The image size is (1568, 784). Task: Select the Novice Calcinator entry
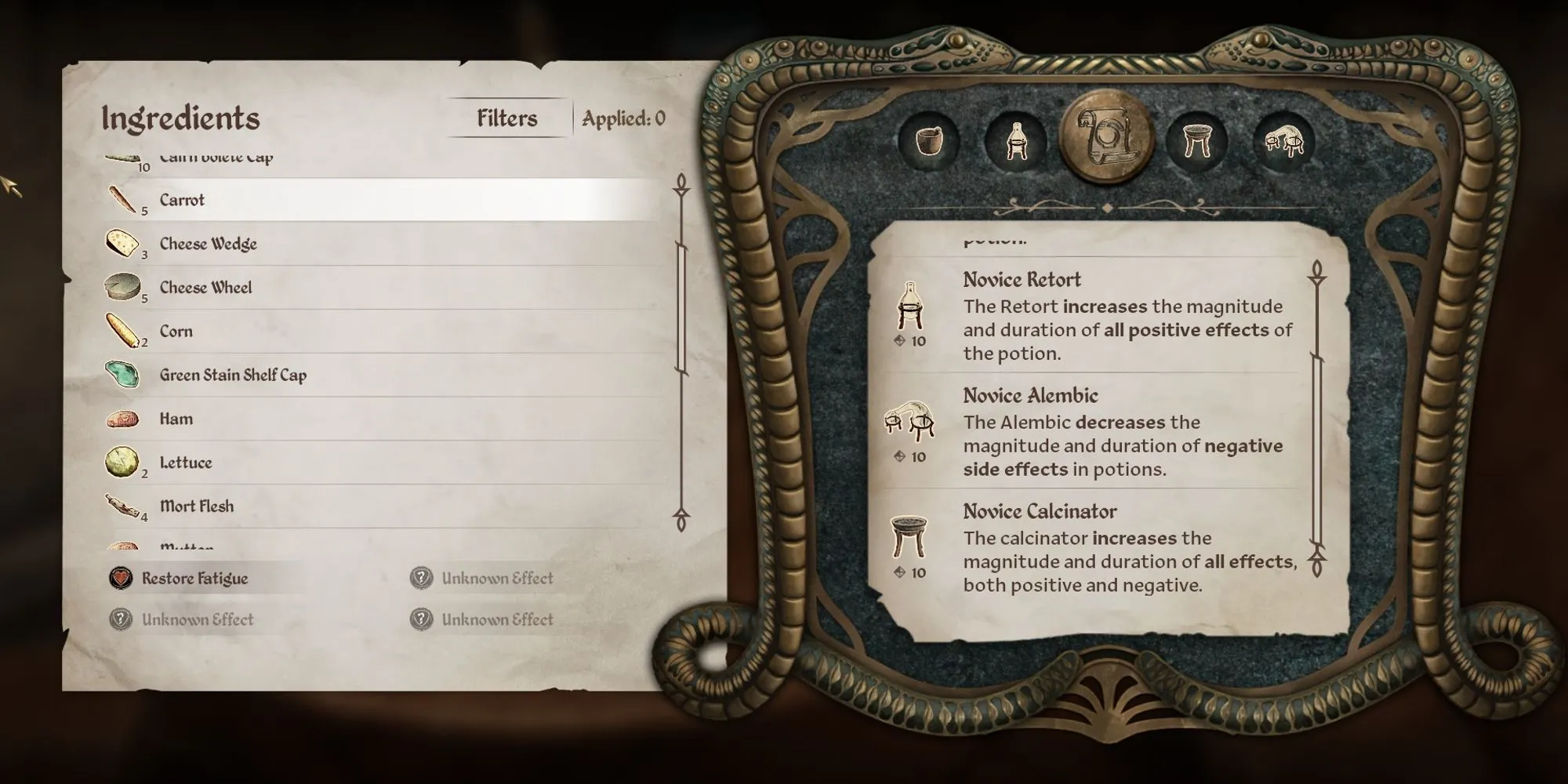click(x=1040, y=512)
